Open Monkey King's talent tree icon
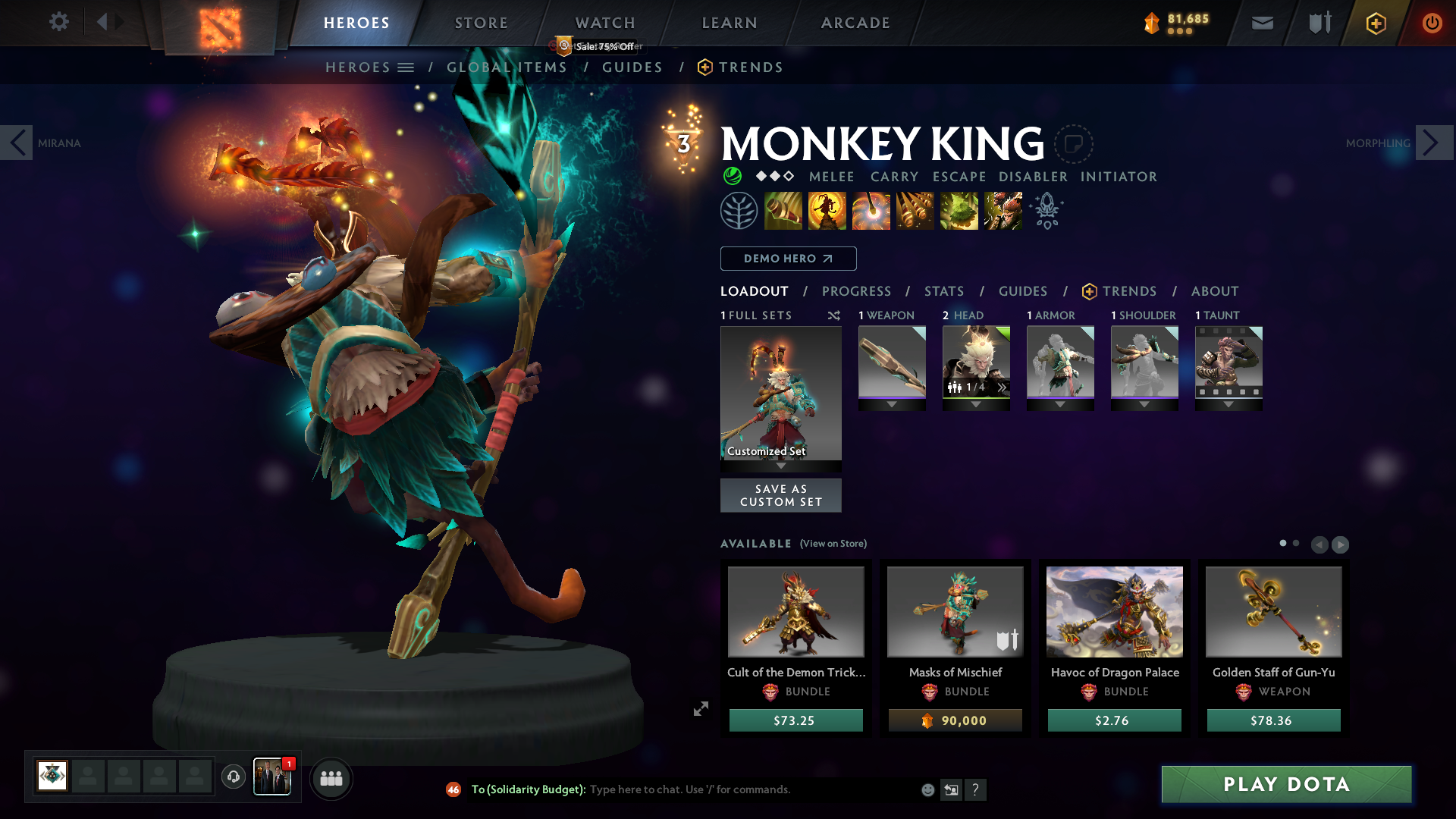This screenshot has height=819, width=1456. tap(740, 210)
